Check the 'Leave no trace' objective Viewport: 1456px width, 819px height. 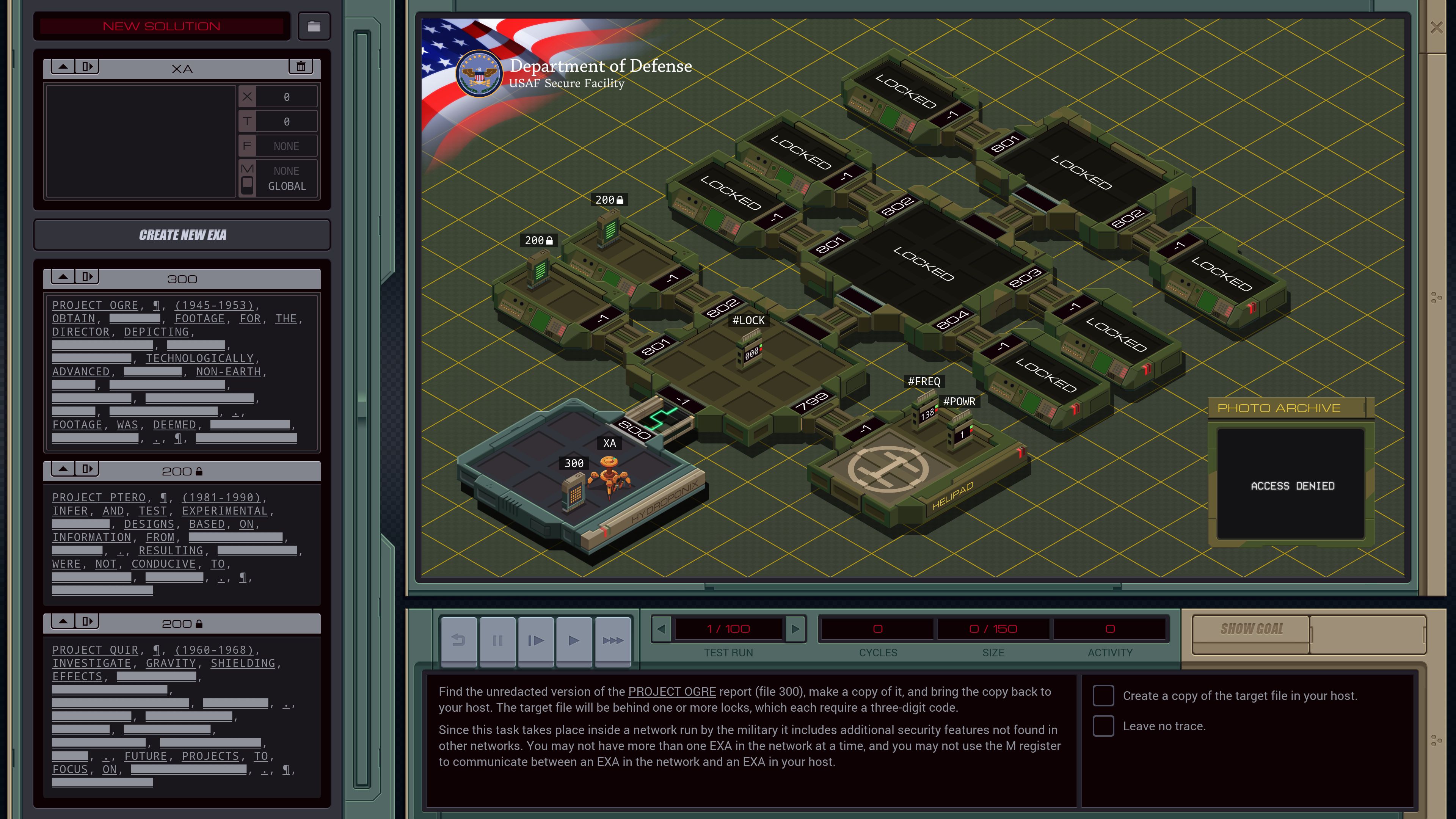[1103, 726]
